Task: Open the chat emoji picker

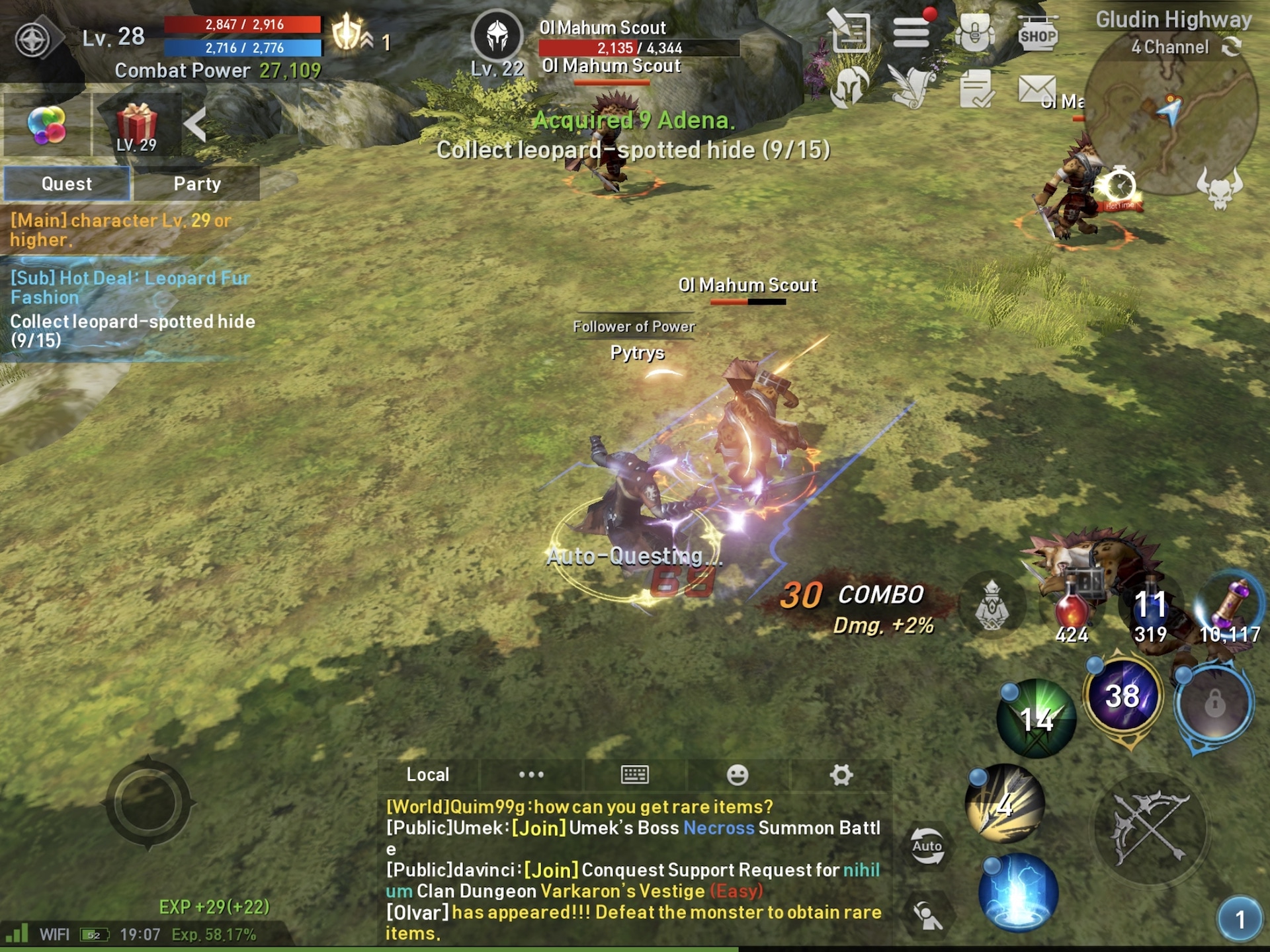Action: point(738,774)
